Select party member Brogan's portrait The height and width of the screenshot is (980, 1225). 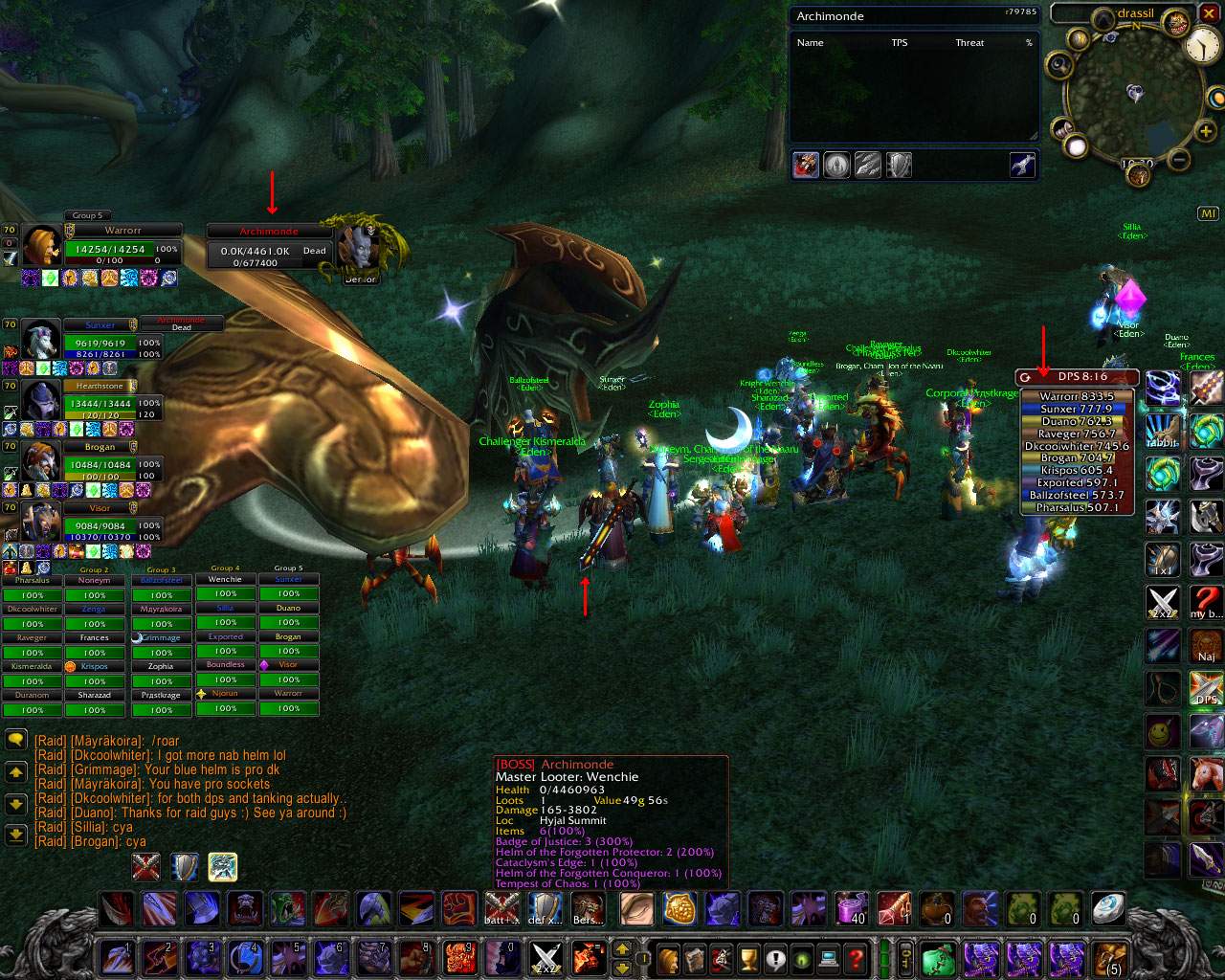[41, 463]
